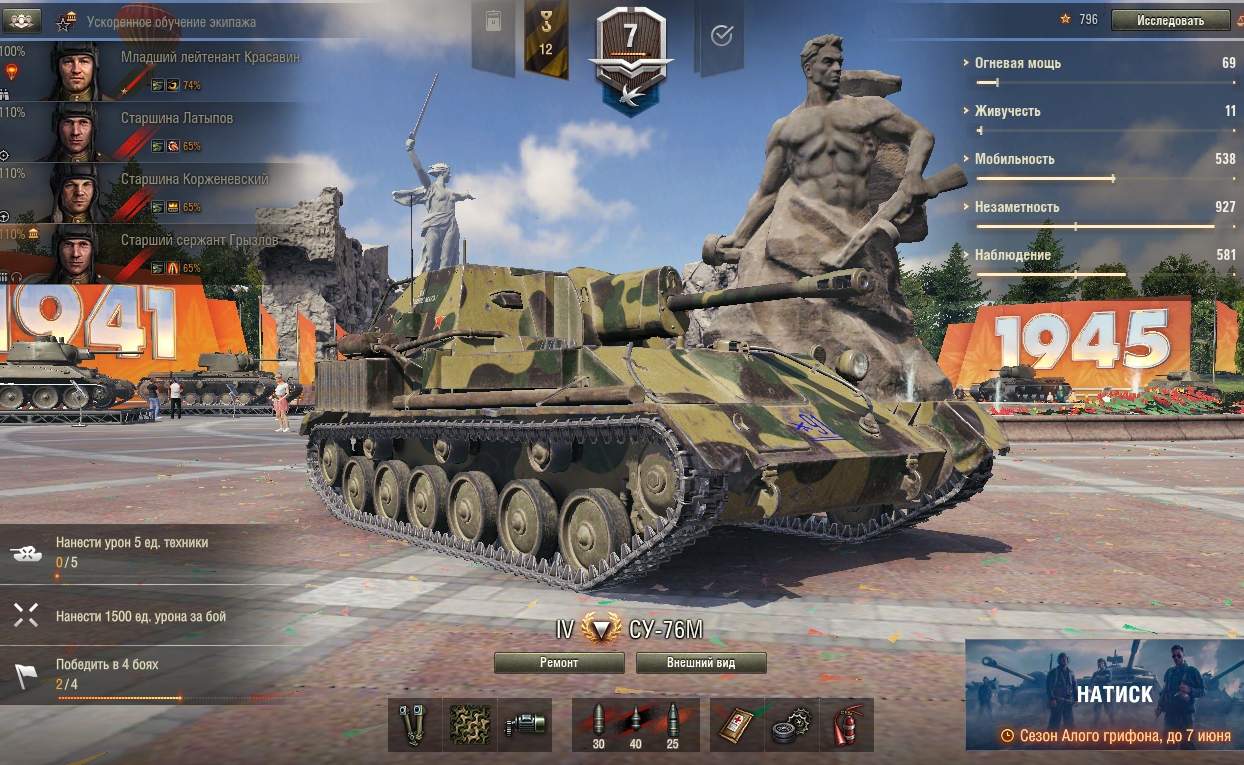This screenshot has width=1244, height=765.
Task: Open the first aid kit consumable slot
Action: [737, 724]
